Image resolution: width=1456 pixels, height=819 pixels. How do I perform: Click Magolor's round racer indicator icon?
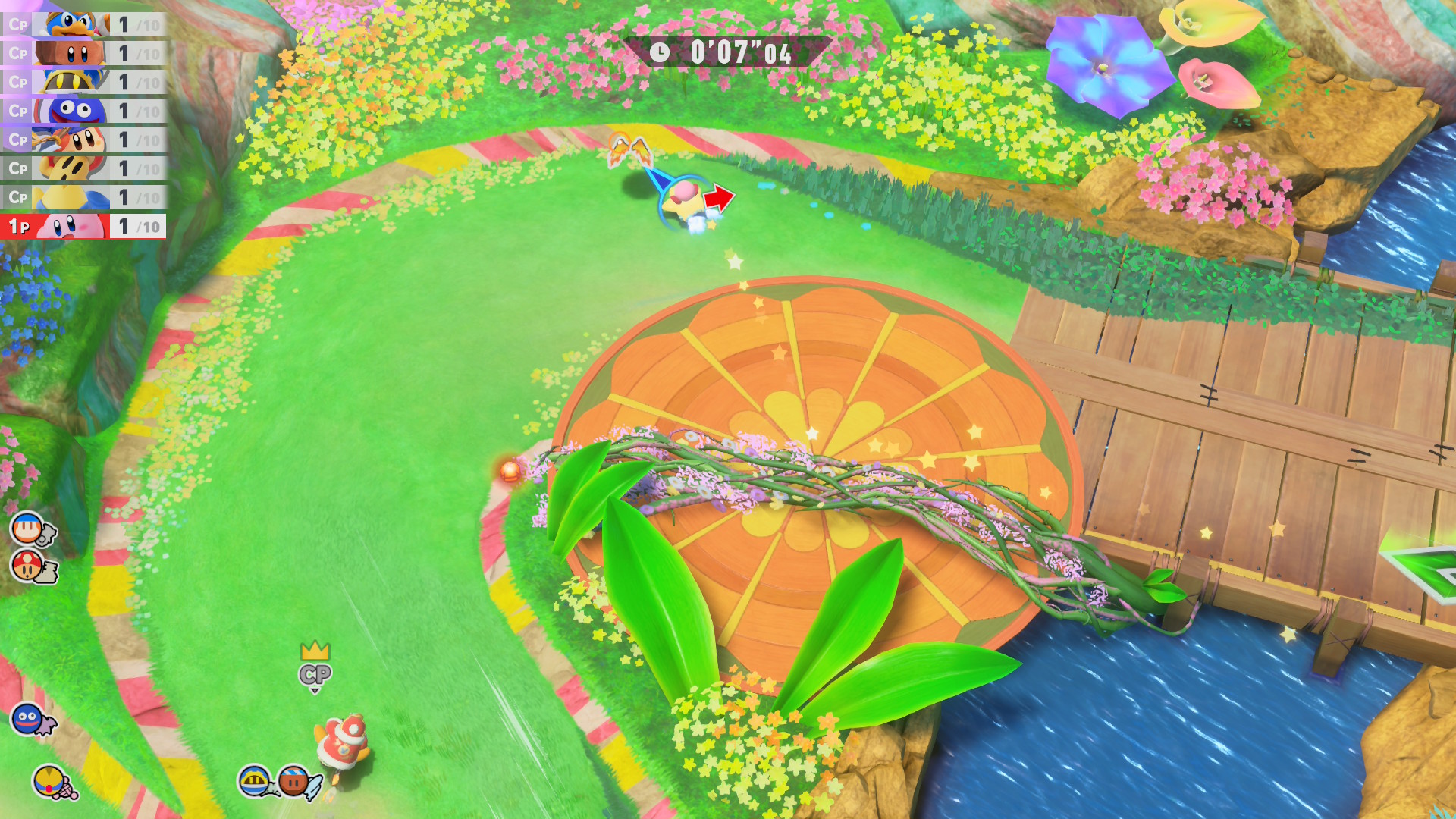tap(254, 780)
